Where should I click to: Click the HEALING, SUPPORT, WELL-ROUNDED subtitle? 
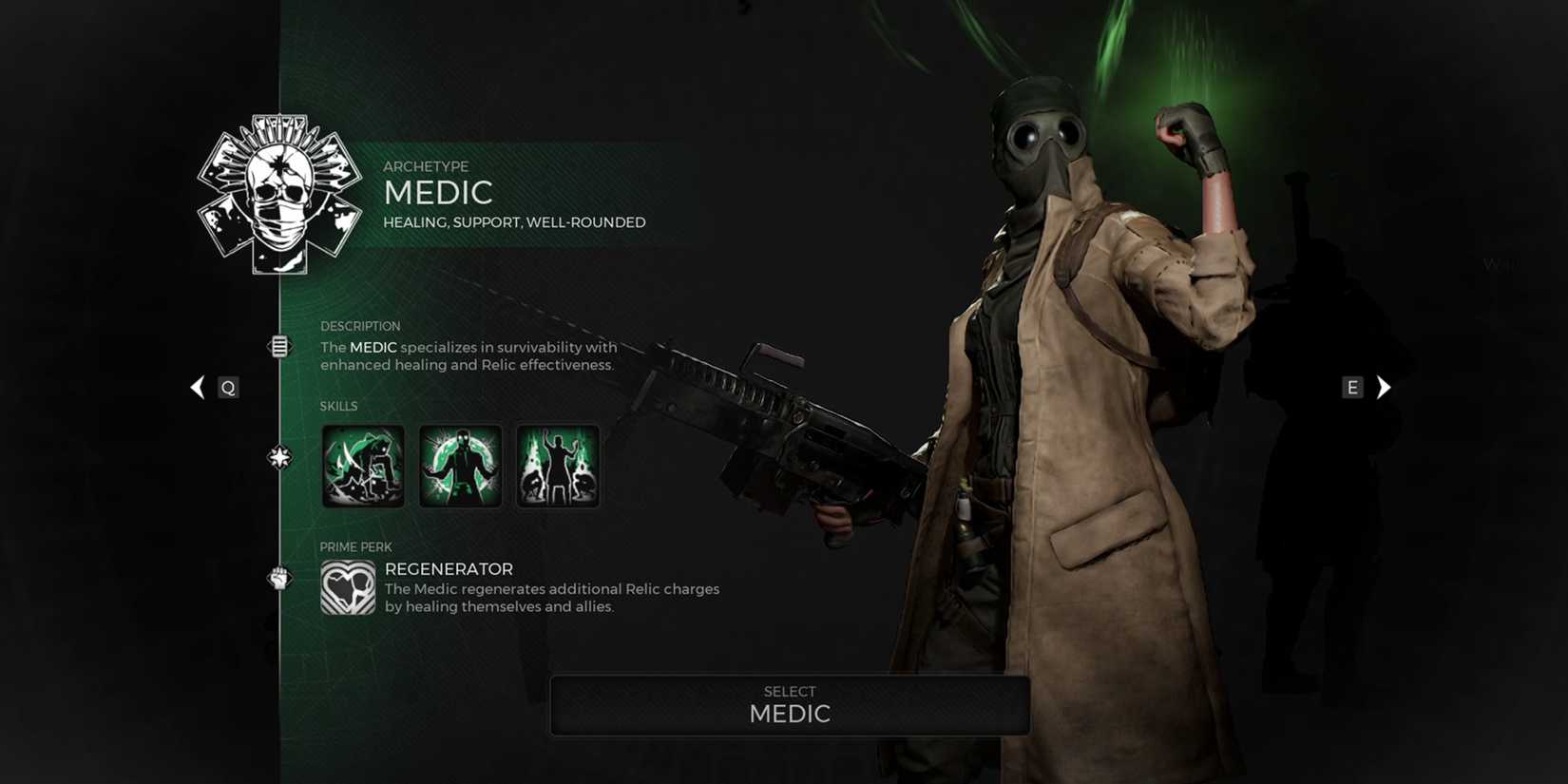pos(513,221)
